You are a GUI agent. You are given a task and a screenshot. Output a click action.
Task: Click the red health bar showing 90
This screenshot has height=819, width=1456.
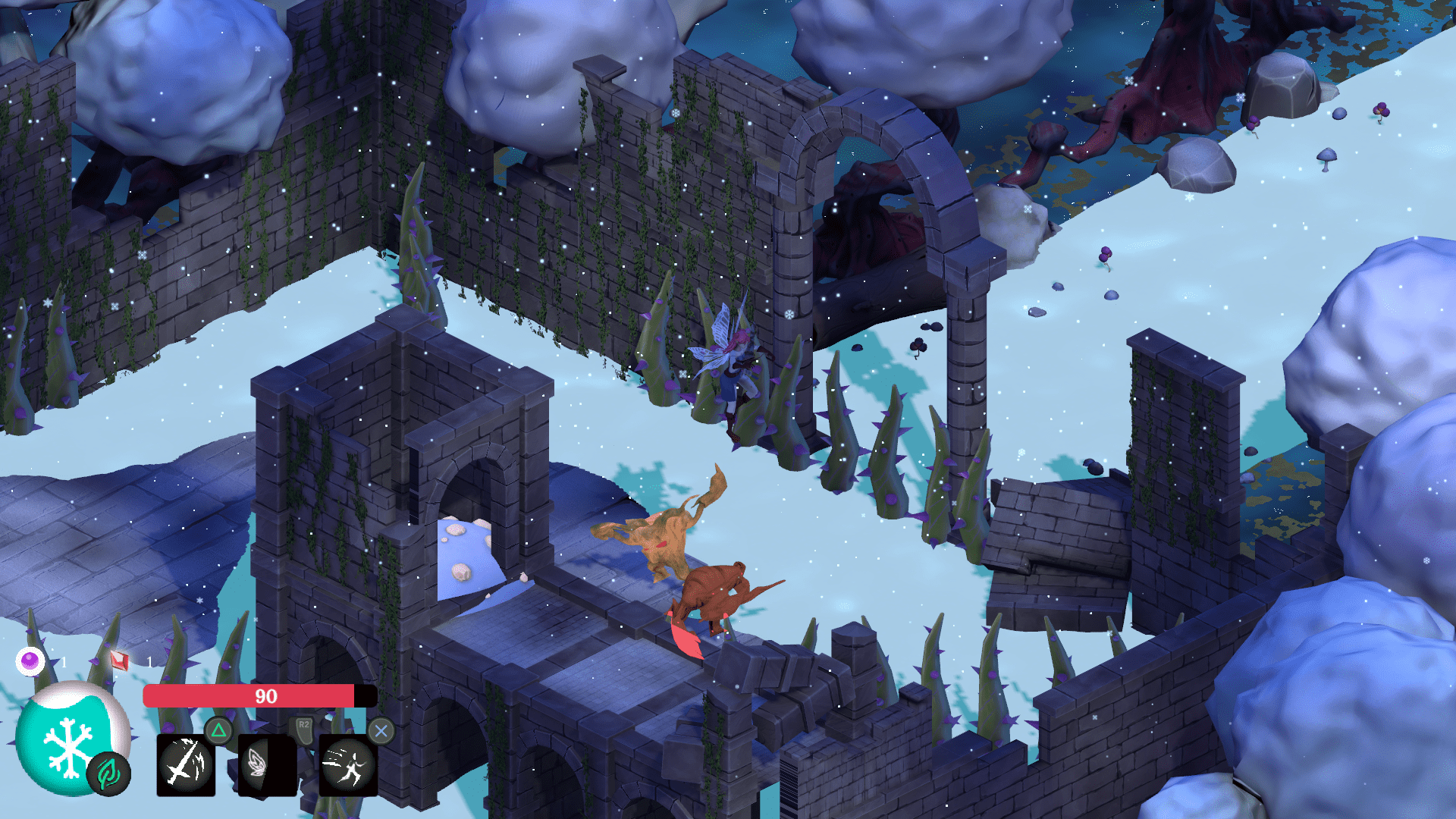(264, 694)
